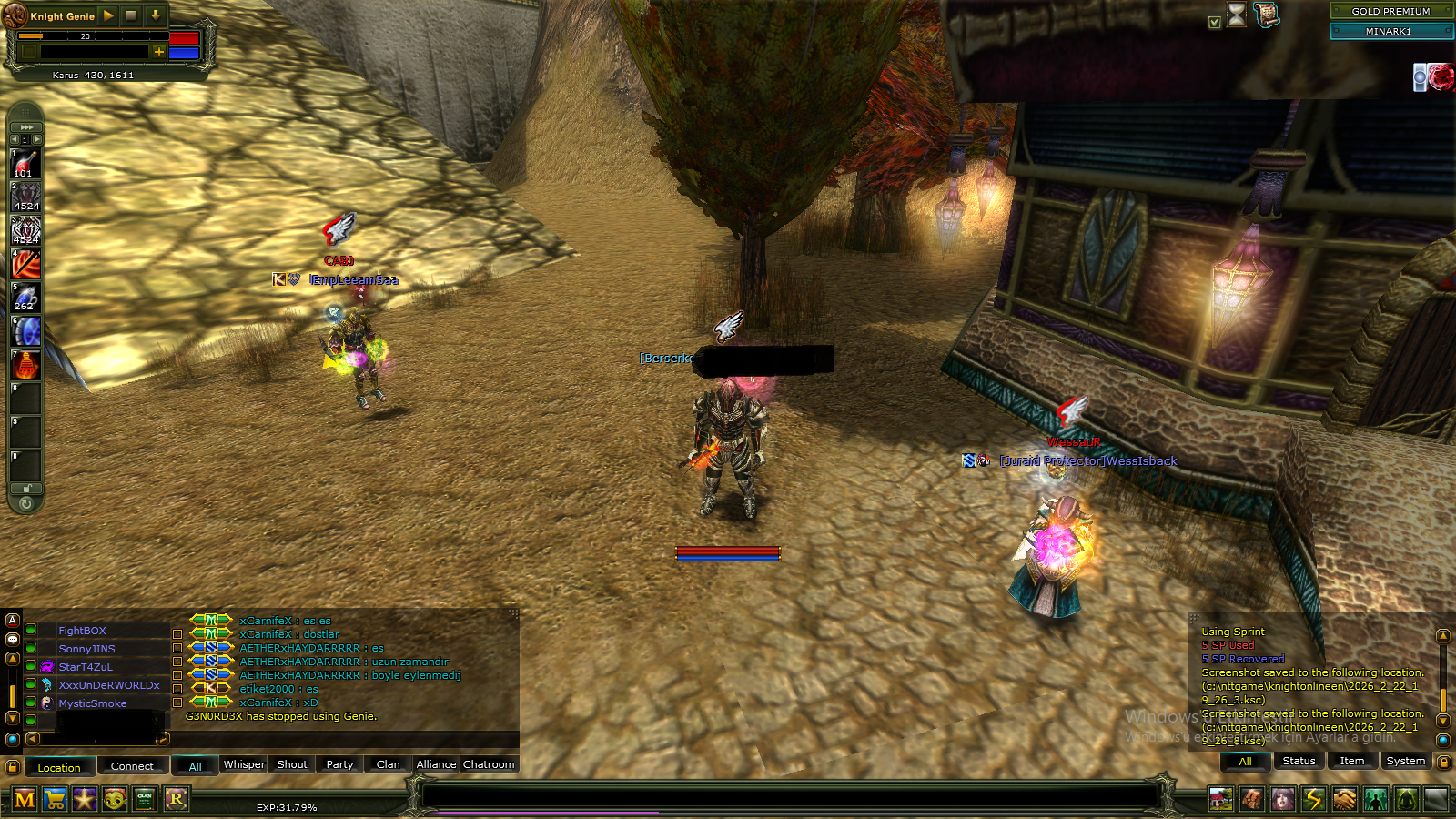Screen dimensions: 1456x819
Task: Switch to the Whisper chat tab
Action: coord(244,764)
